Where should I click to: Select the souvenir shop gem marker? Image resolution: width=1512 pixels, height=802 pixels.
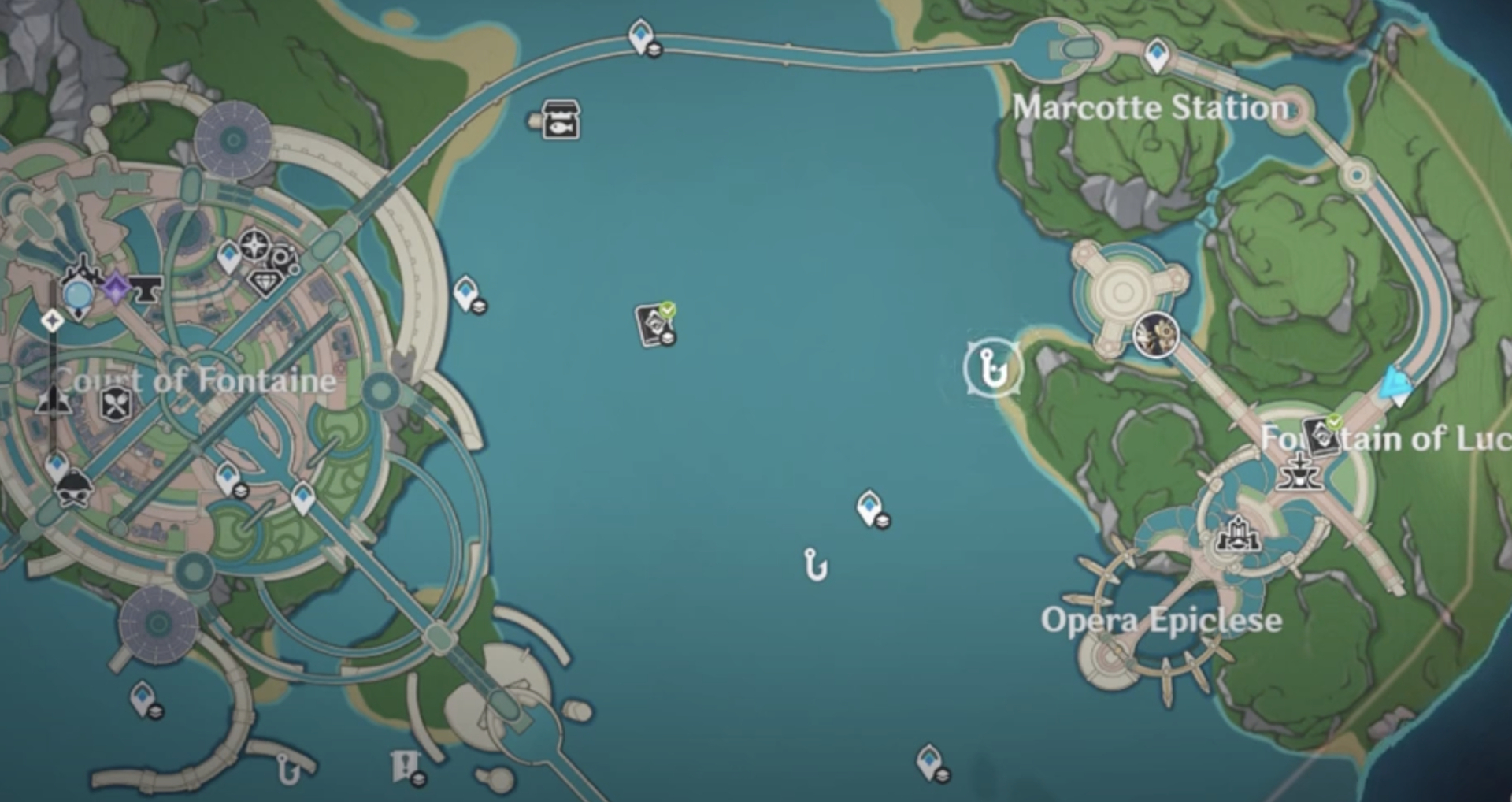pyautogui.click(x=266, y=280)
